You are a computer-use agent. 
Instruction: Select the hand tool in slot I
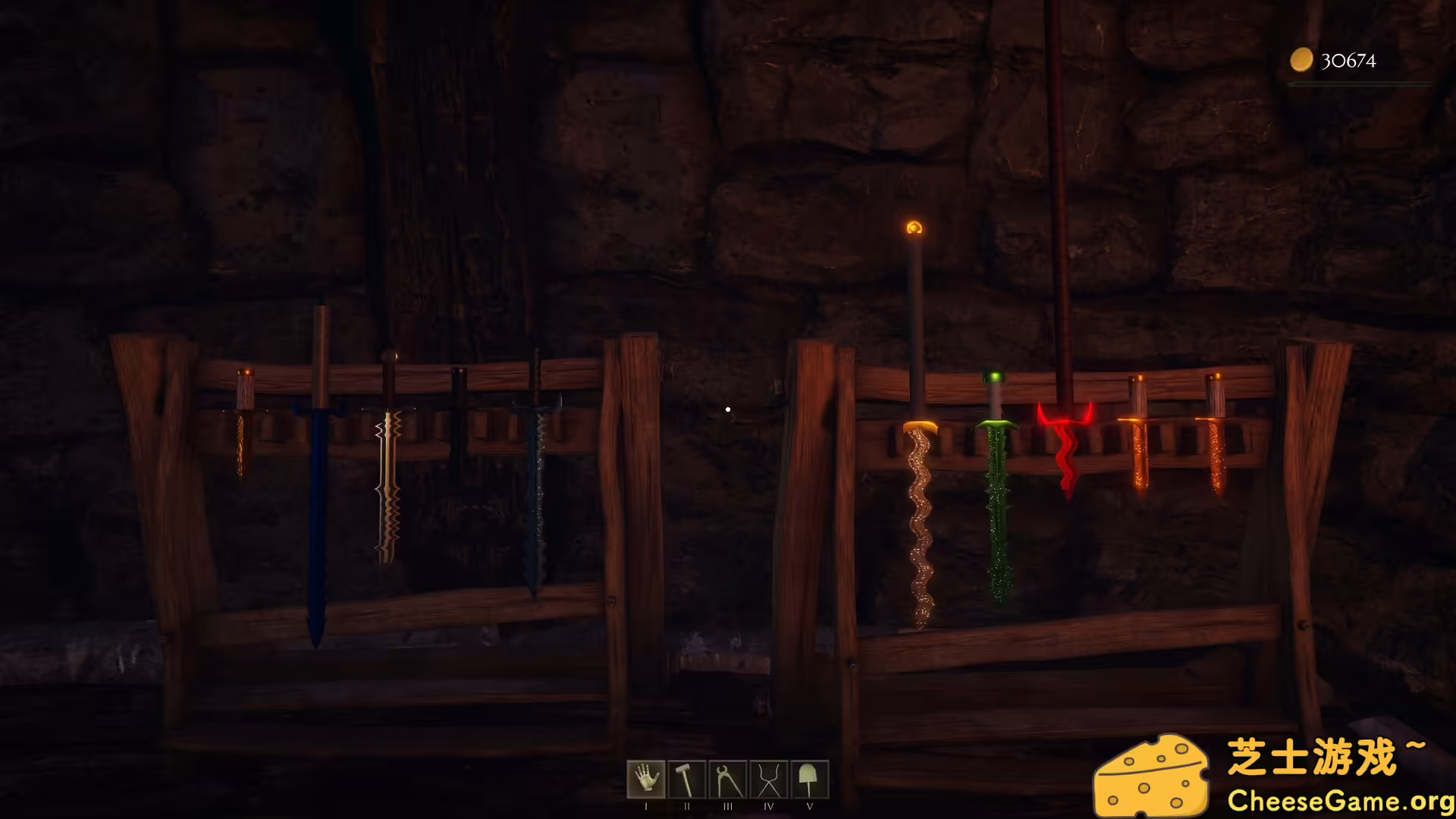(646, 779)
